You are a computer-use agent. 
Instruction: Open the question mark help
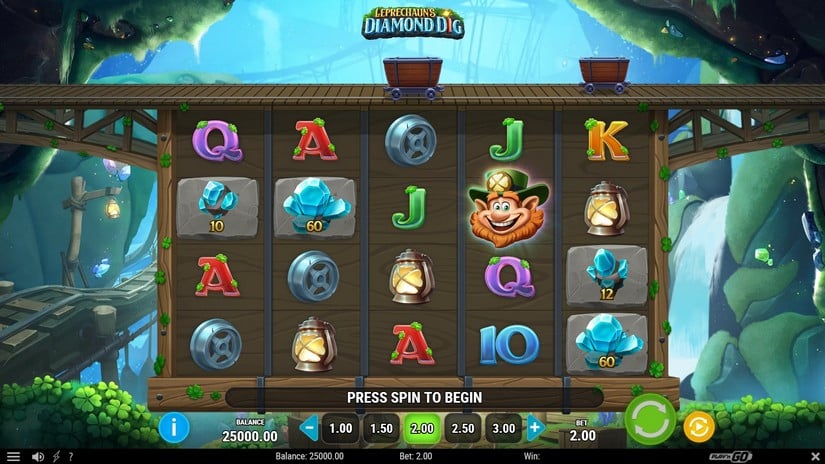[x=70, y=457]
